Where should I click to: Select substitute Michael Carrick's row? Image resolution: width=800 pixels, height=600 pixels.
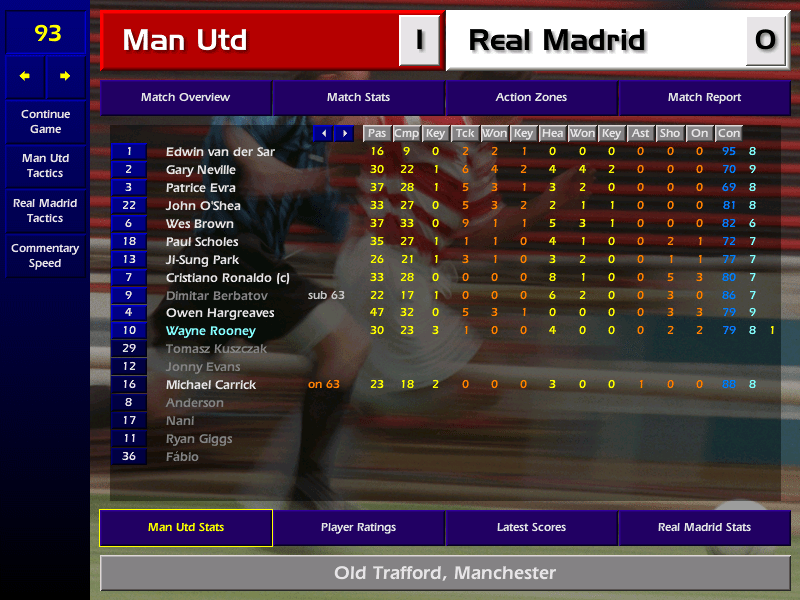[211, 385]
